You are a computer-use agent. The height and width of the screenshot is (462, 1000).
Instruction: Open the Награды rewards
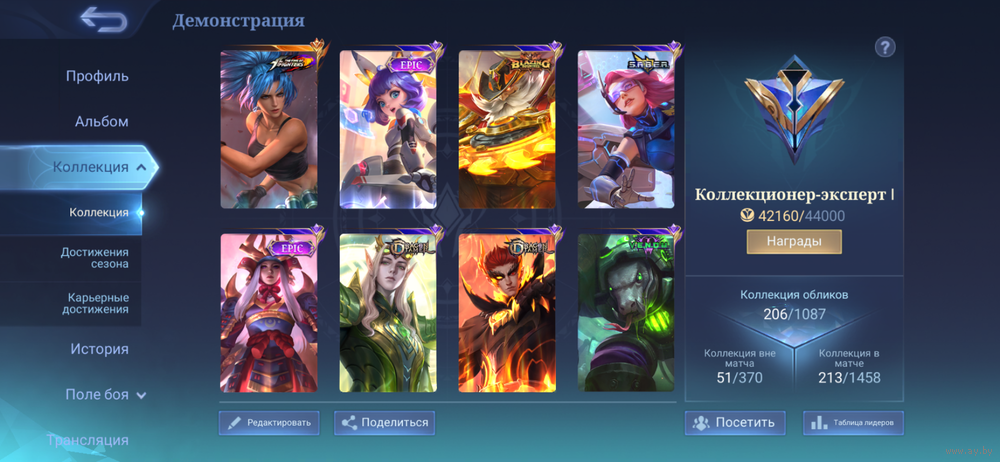click(794, 242)
